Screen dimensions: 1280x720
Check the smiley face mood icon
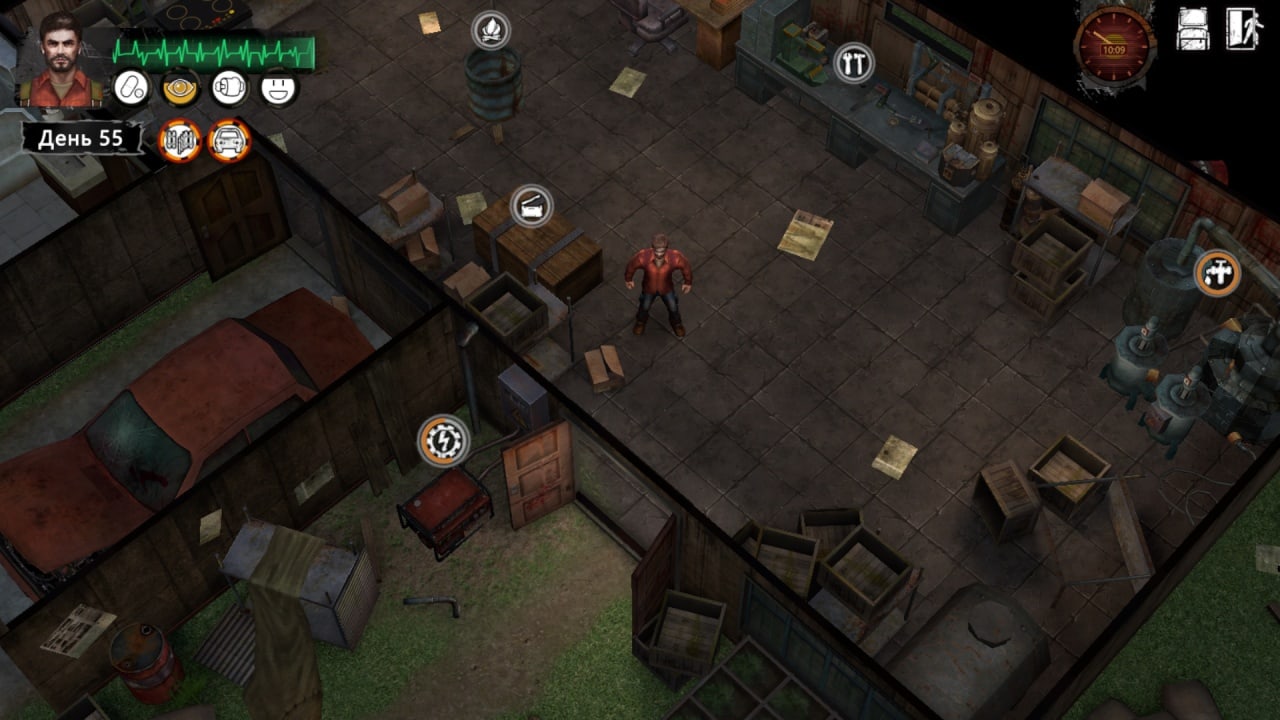[279, 88]
